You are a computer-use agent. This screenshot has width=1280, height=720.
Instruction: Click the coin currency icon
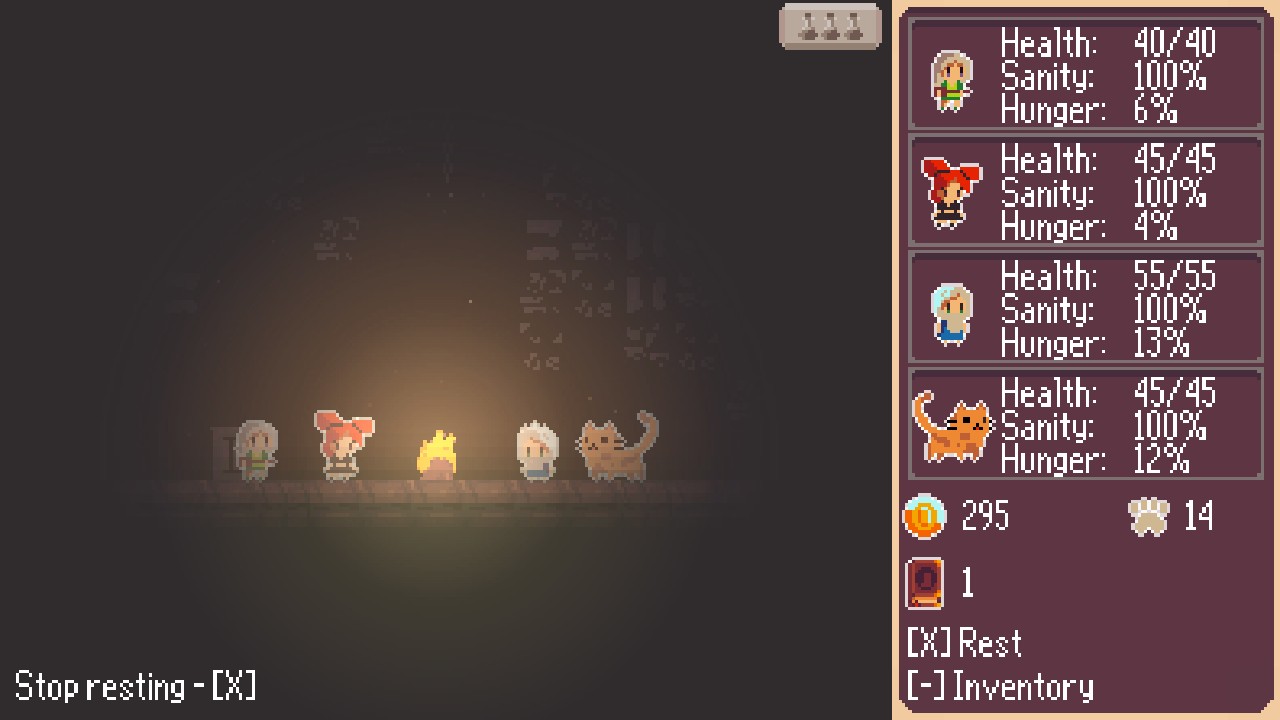(x=923, y=517)
